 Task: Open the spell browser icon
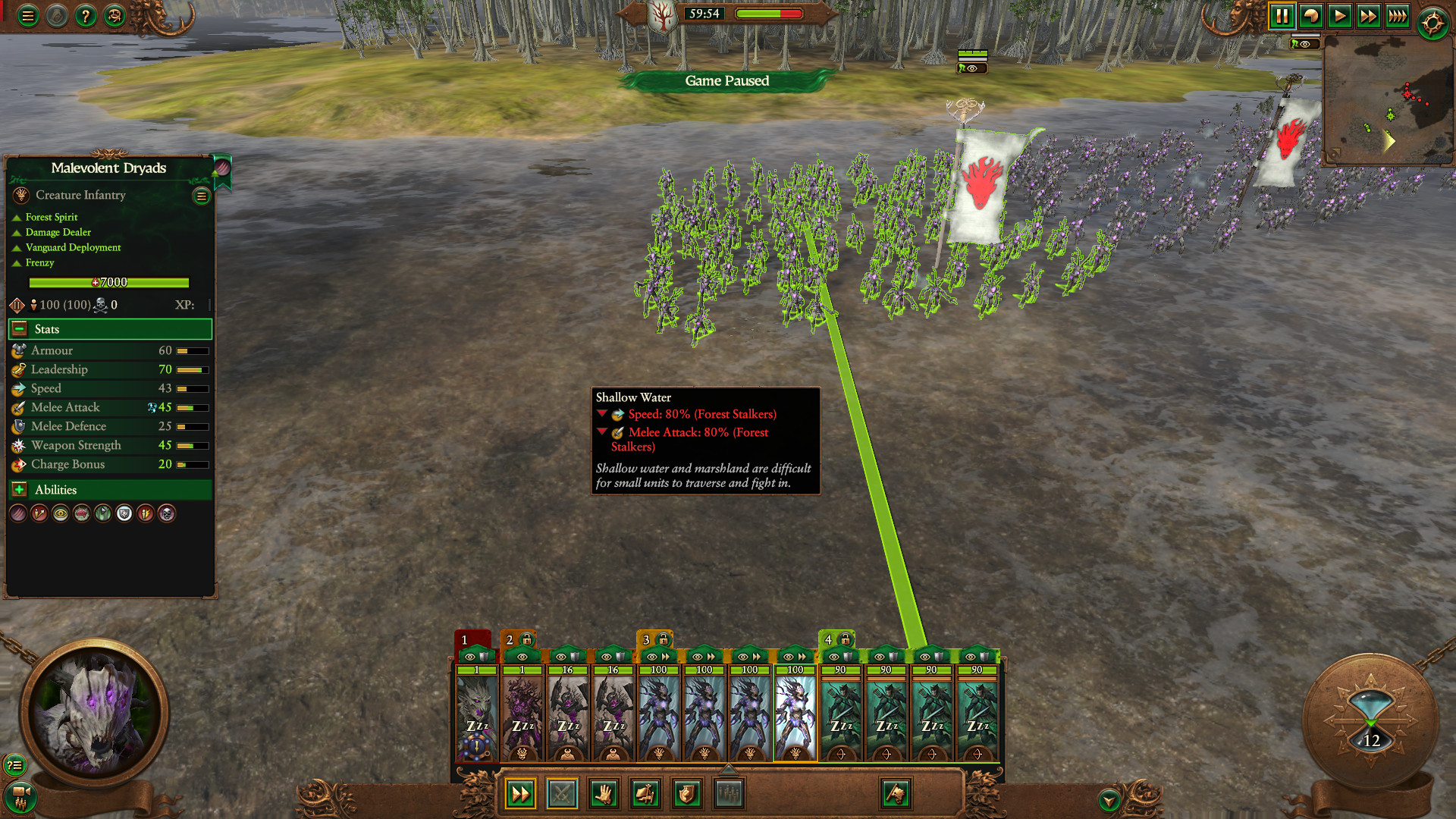pyautogui.click(x=115, y=15)
